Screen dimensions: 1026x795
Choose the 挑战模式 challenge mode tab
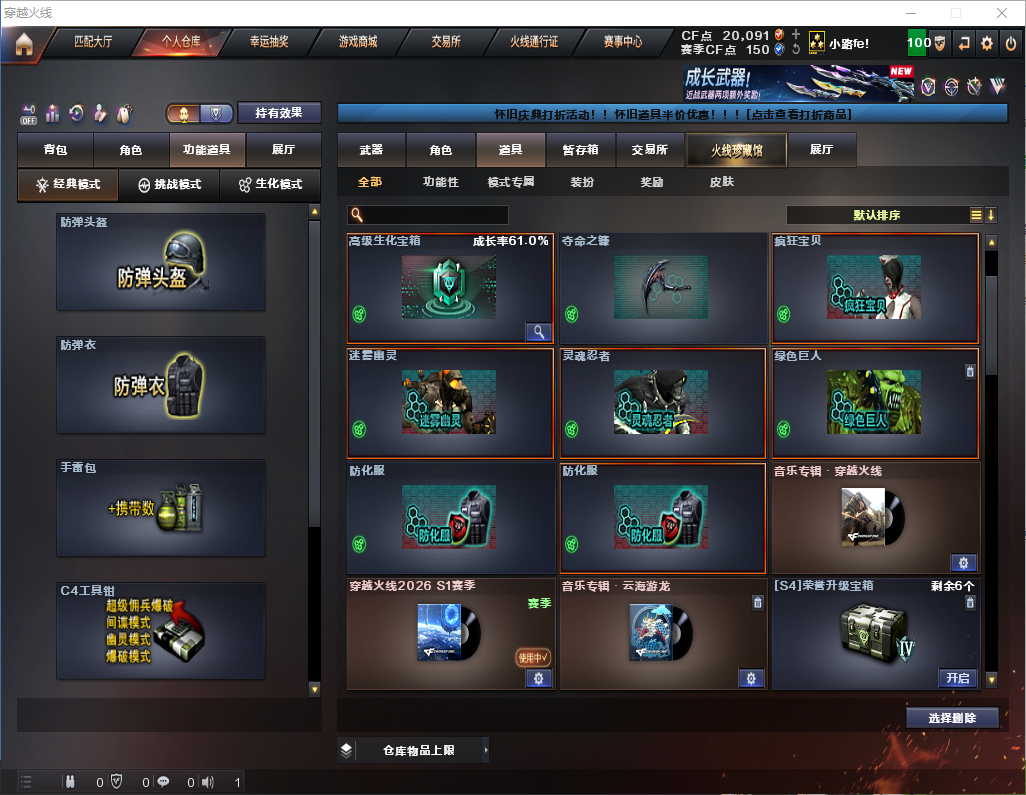[x=170, y=185]
